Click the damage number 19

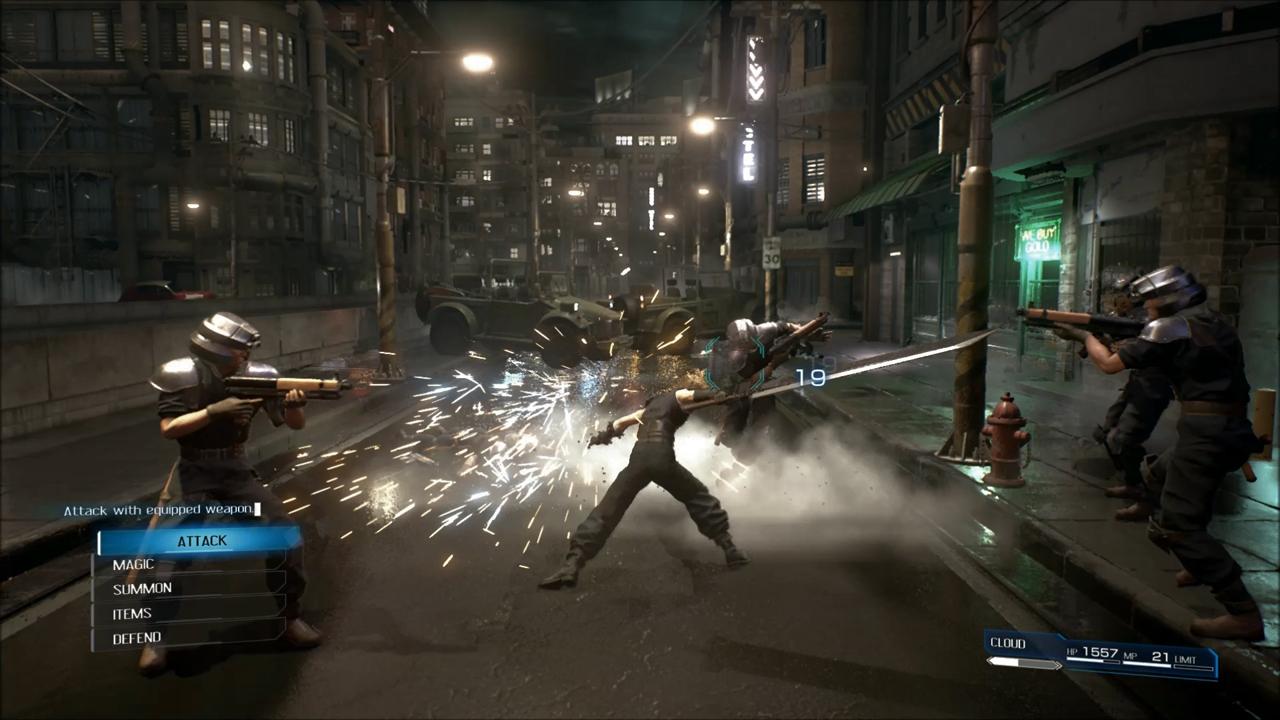pos(811,377)
